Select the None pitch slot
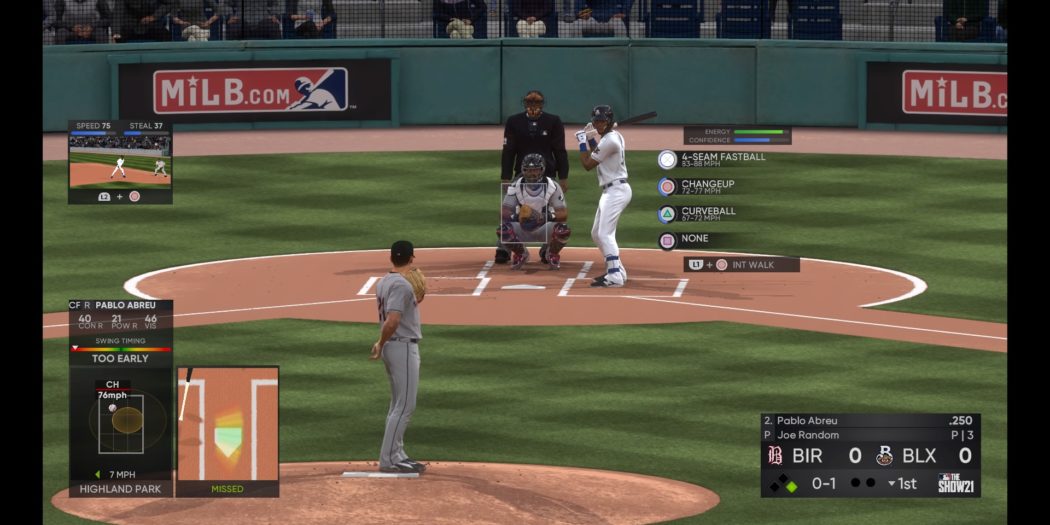 pos(693,240)
